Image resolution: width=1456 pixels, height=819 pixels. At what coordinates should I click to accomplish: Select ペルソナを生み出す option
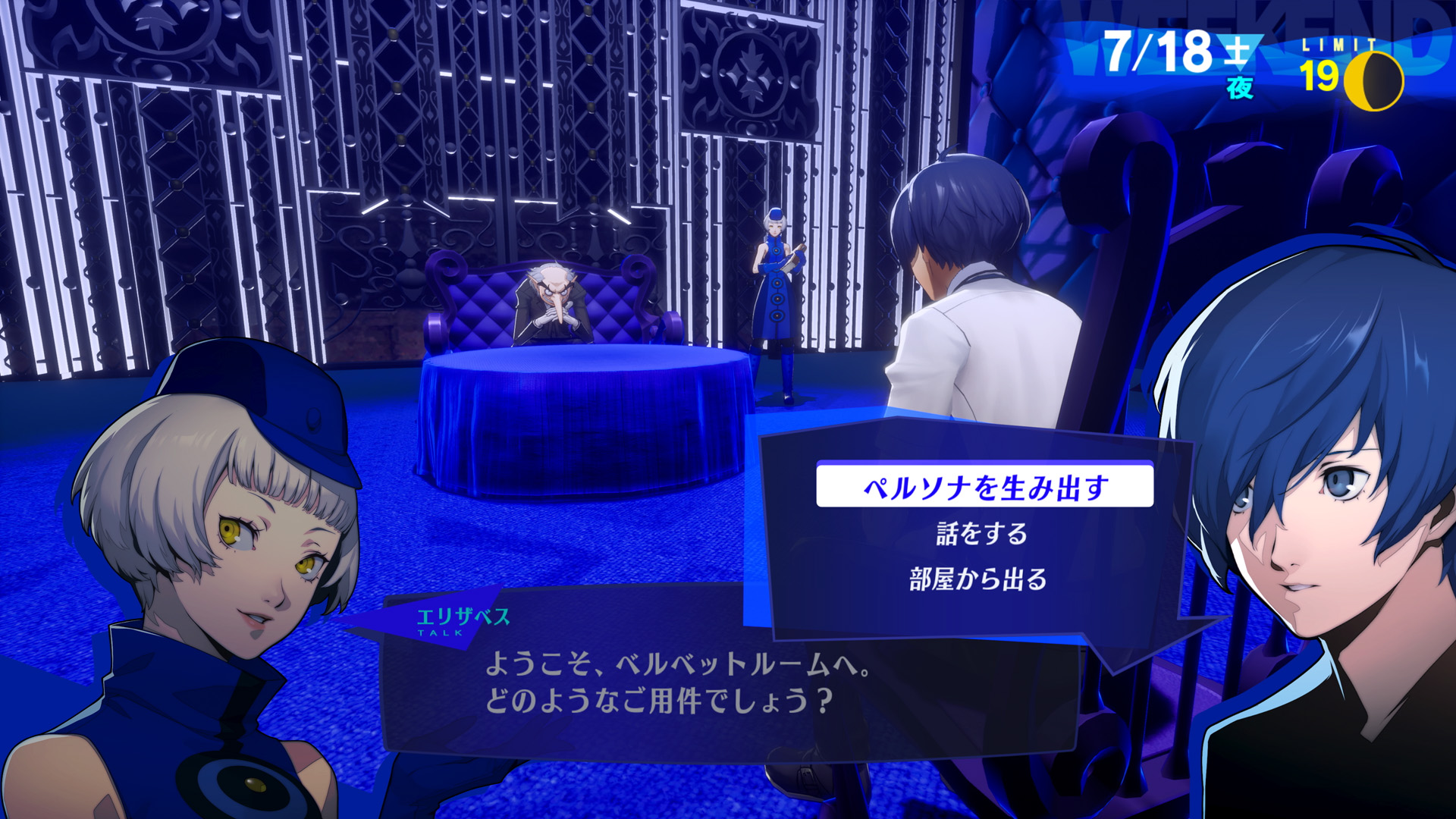[x=984, y=486]
